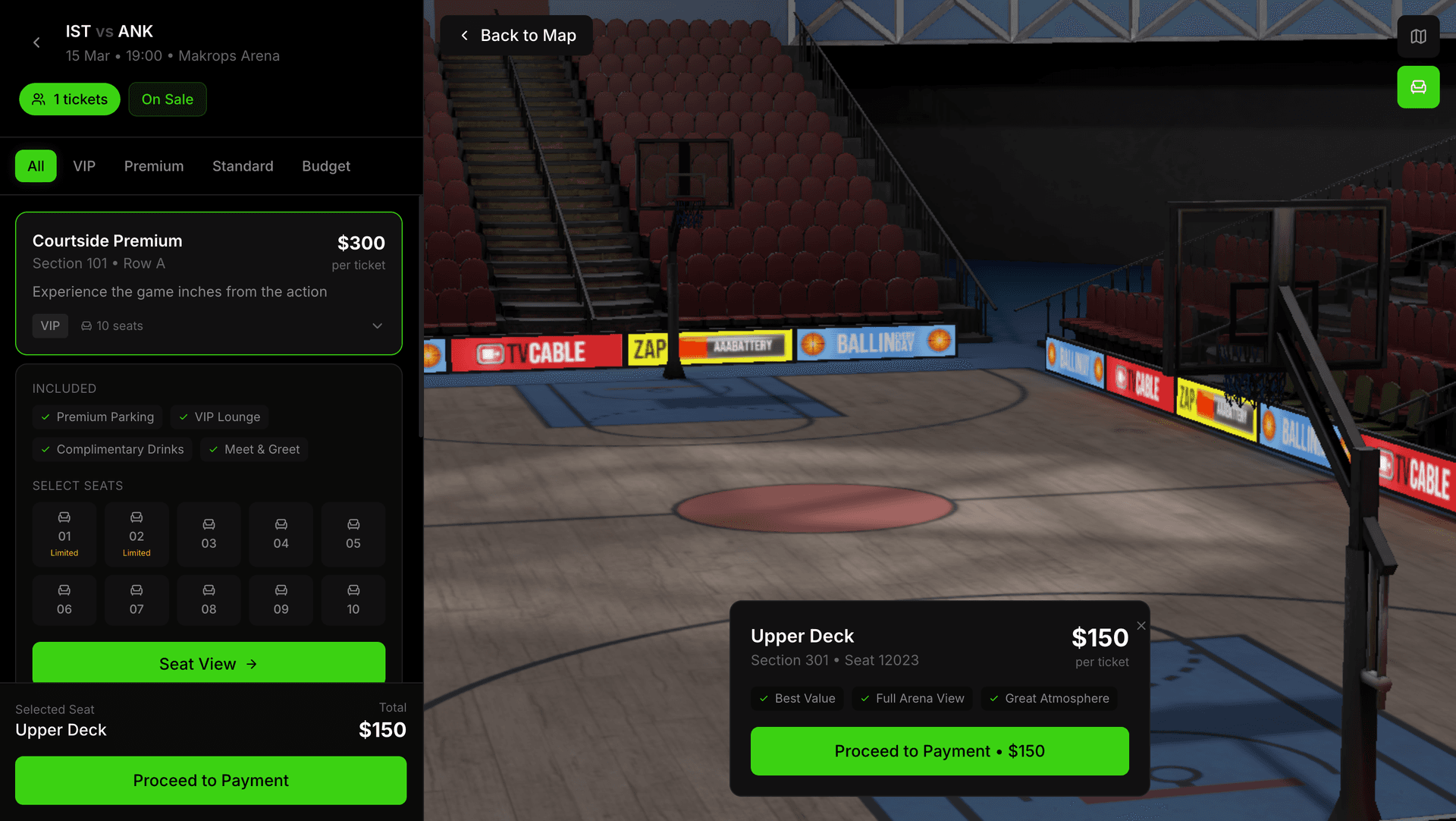Click the green seat view icon at top right
Screen dimensions: 1456x821
[x=1418, y=87]
